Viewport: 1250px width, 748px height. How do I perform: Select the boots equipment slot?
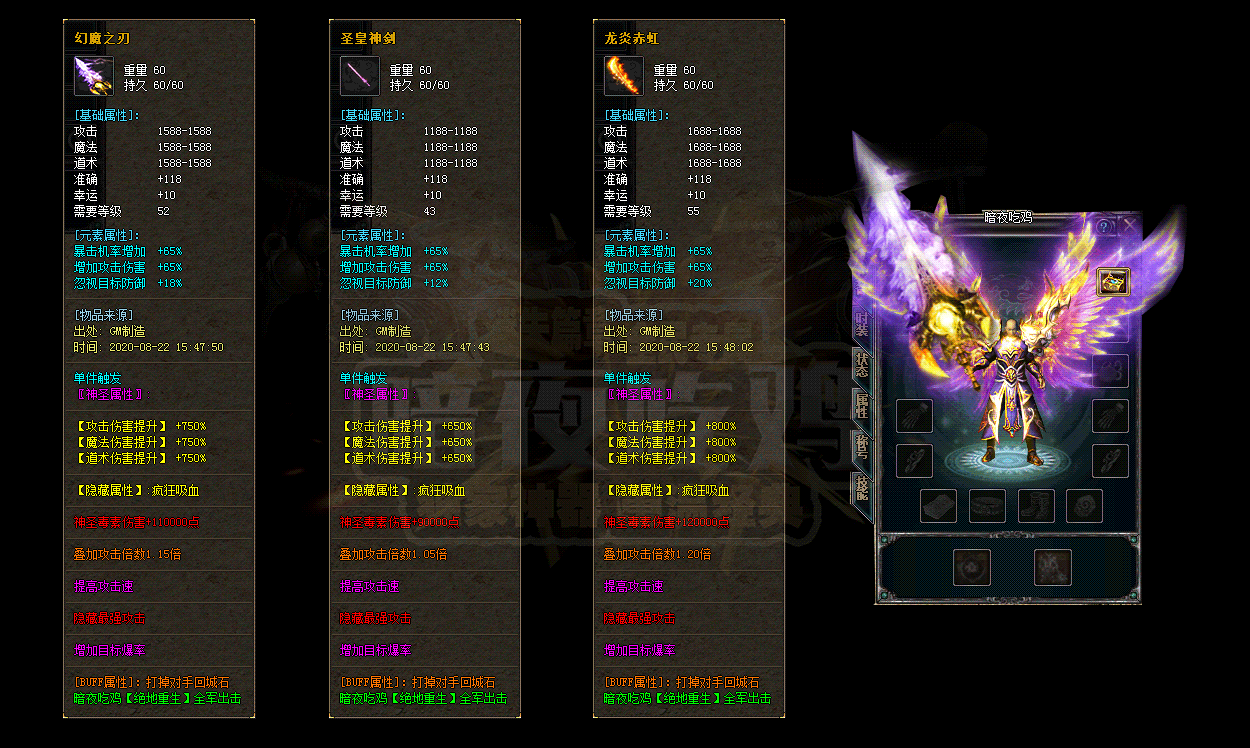[1036, 506]
